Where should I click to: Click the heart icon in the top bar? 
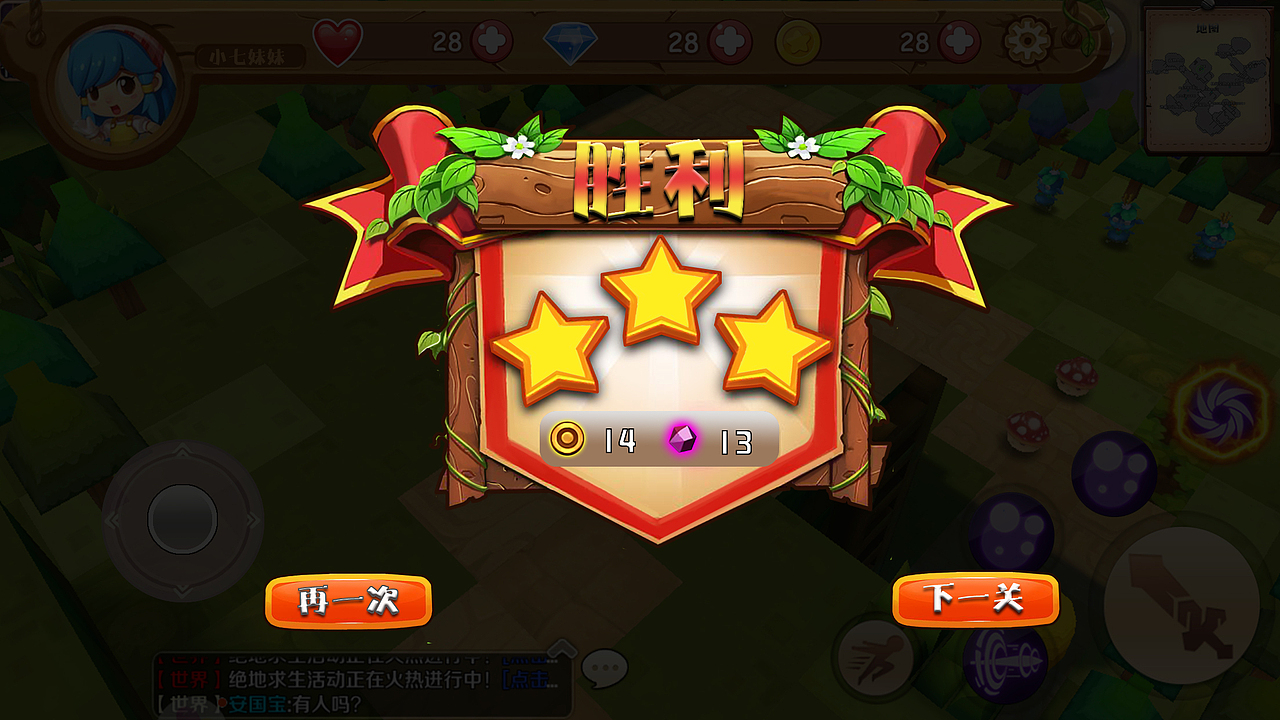[337, 41]
